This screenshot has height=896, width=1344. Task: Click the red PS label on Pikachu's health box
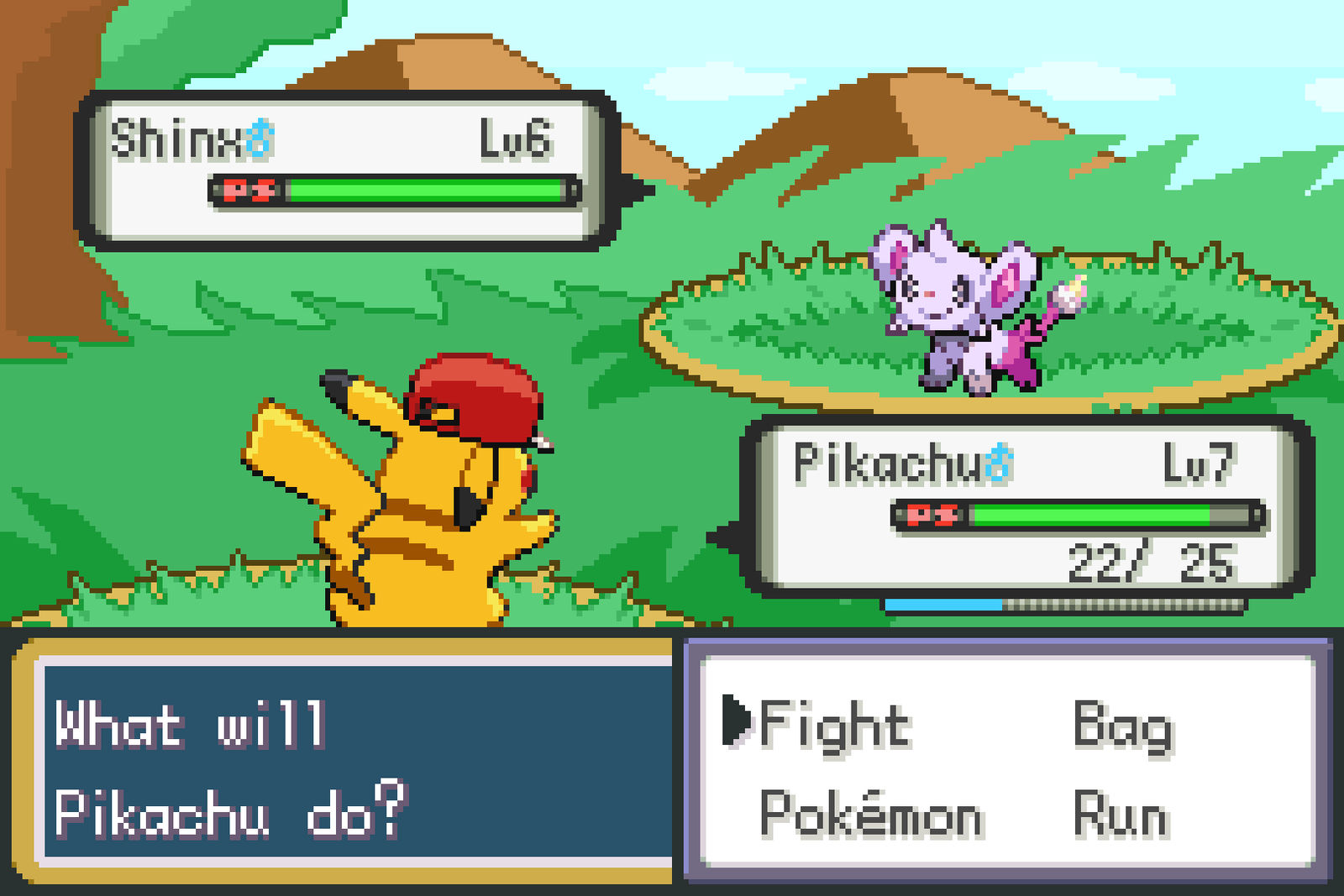[x=932, y=512]
